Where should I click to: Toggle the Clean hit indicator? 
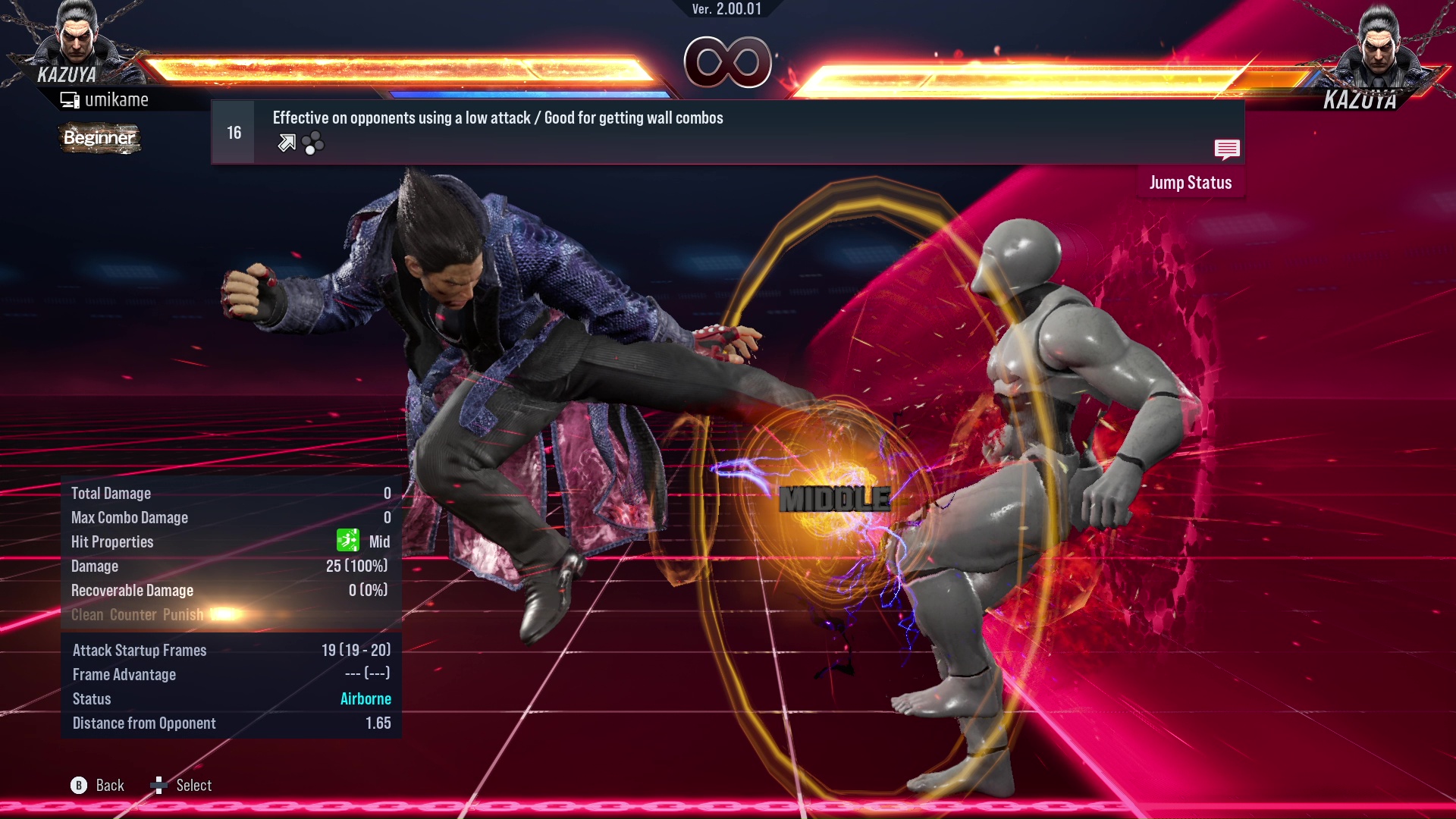click(x=89, y=615)
